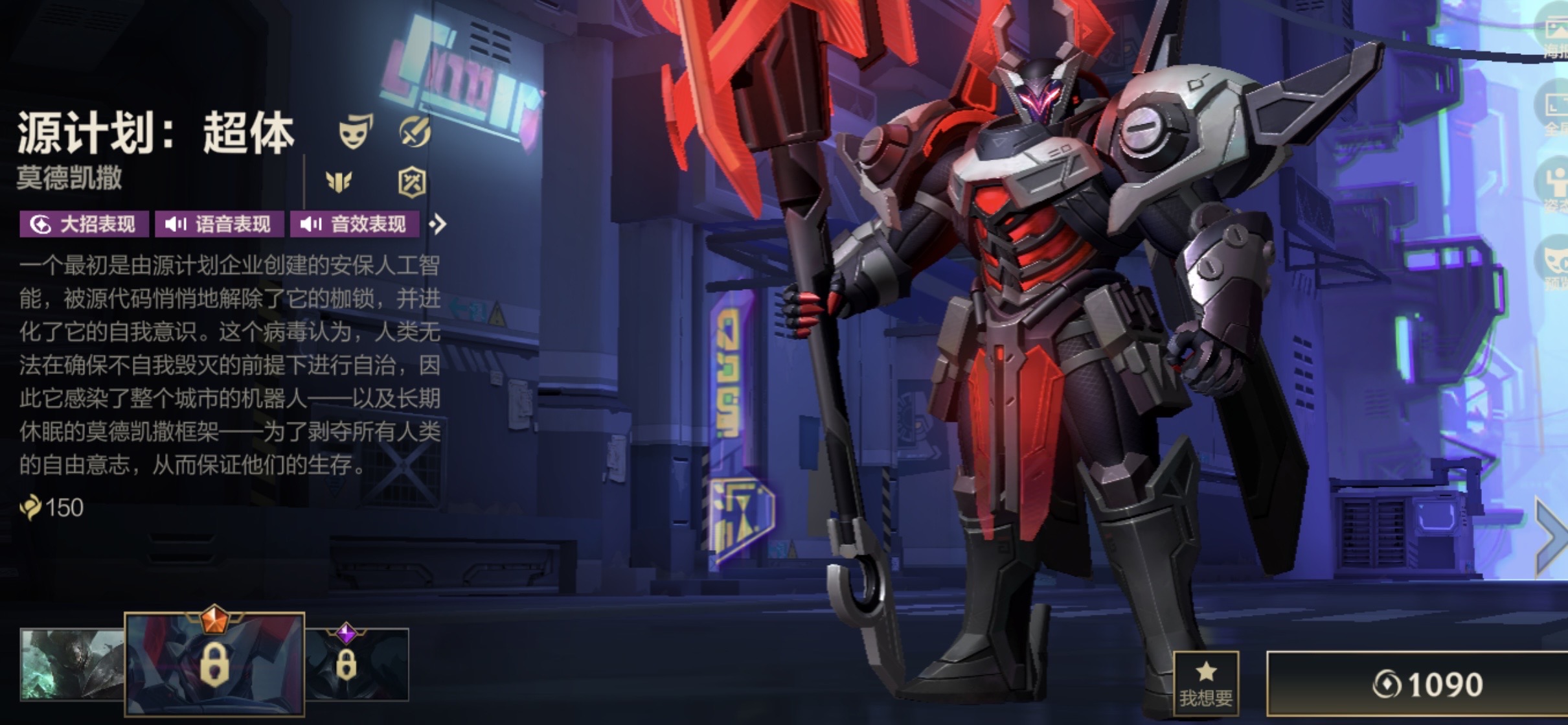The width and height of the screenshot is (1568, 725).
Task: Select the winged emblem icon
Action: (x=339, y=182)
